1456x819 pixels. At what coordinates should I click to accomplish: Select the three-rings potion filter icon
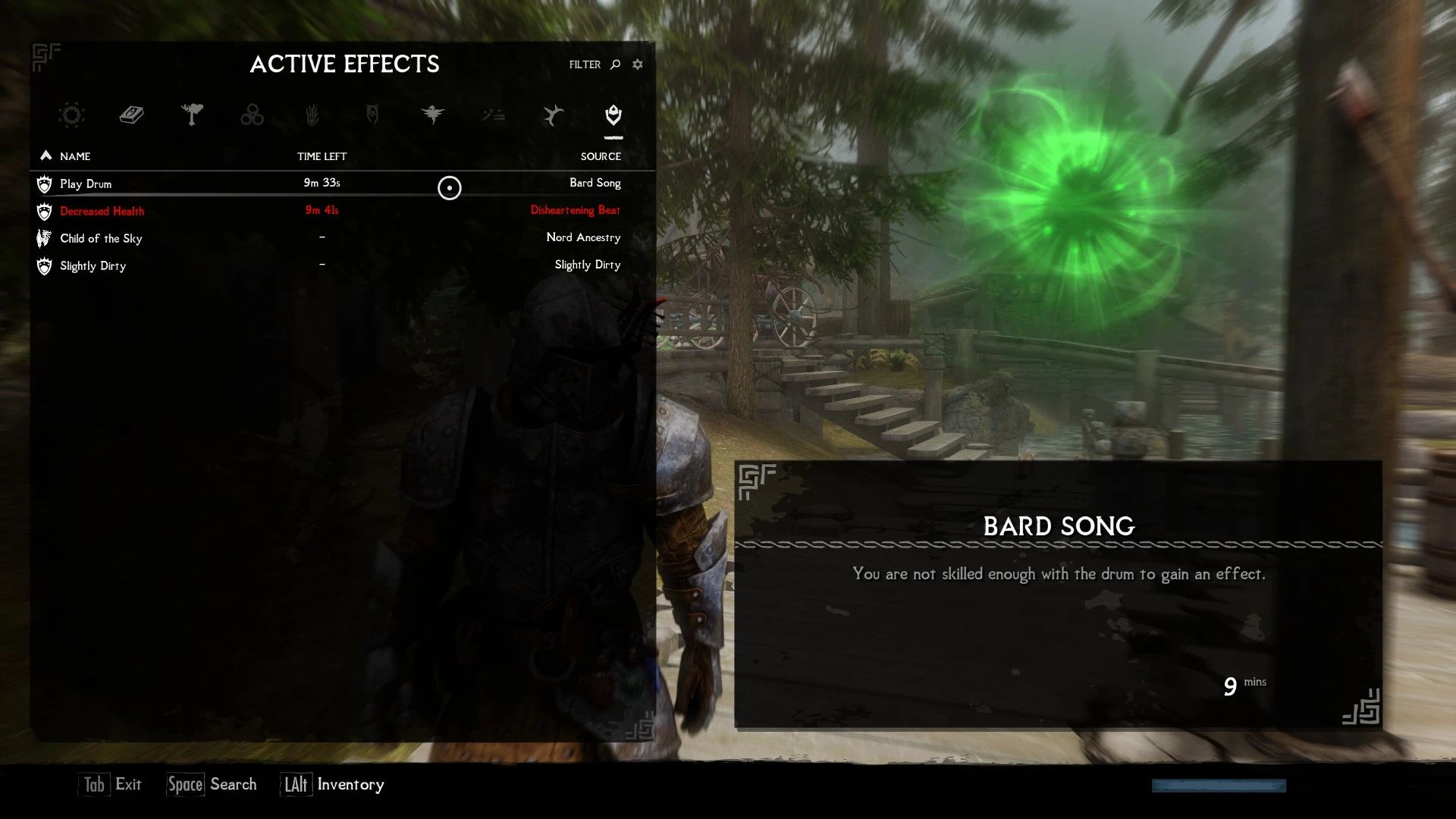[x=253, y=115]
